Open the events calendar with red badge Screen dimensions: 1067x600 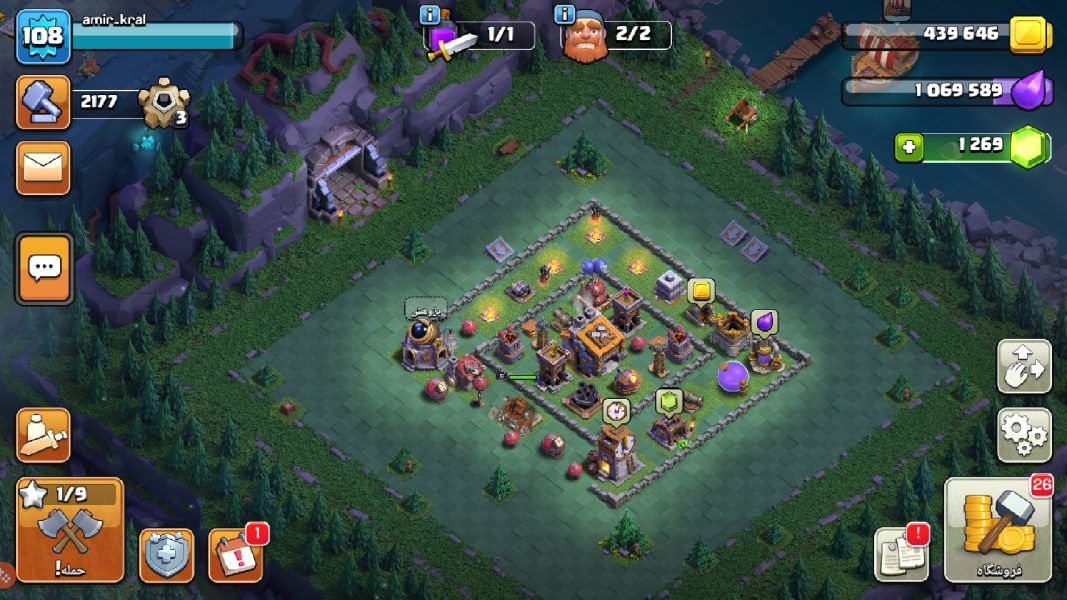tap(236, 555)
